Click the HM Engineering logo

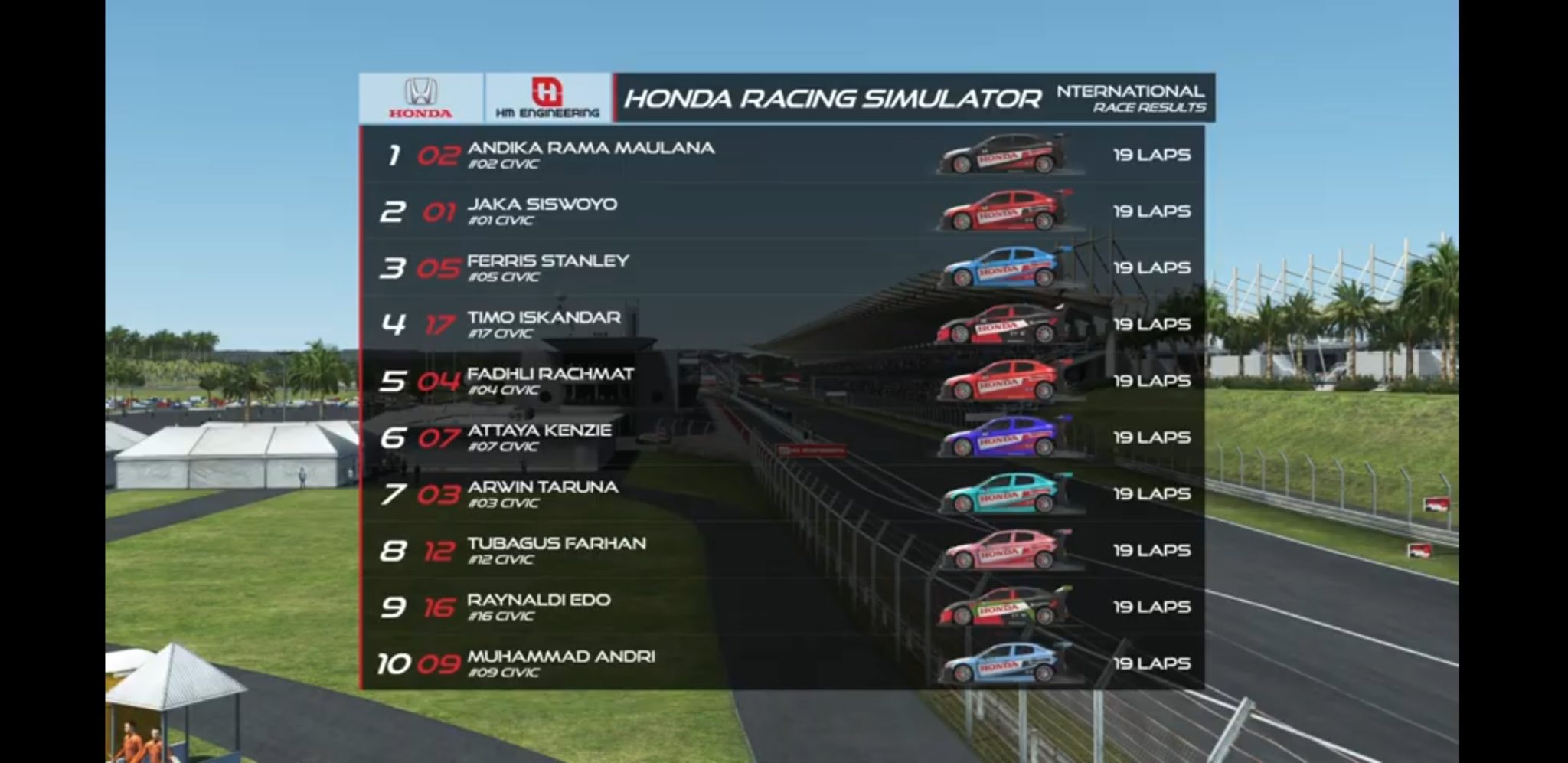click(x=547, y=97)
